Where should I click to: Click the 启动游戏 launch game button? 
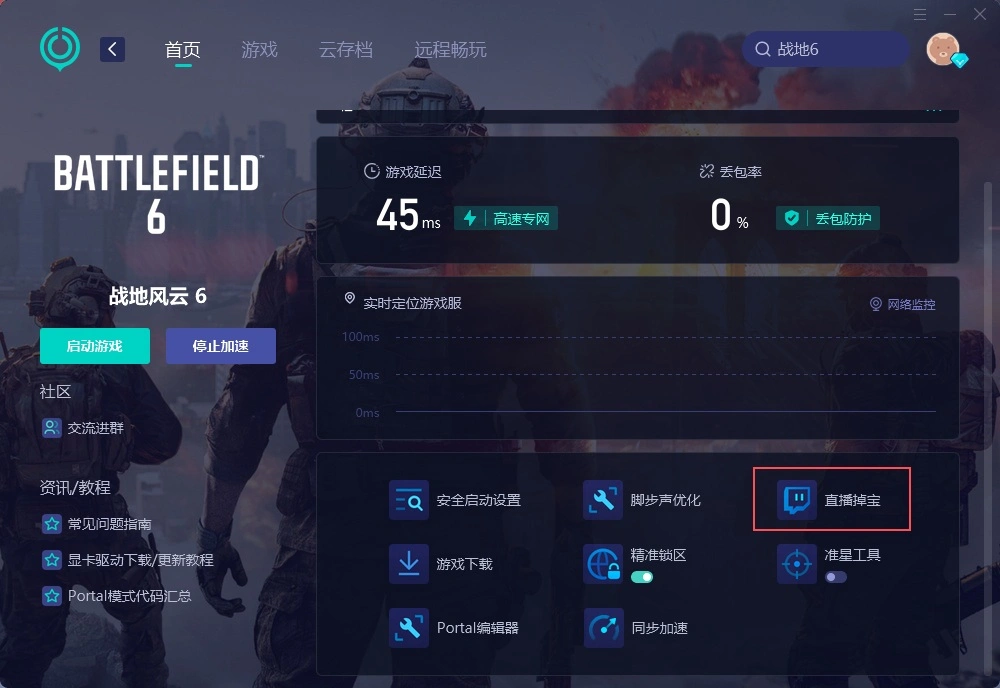(x=95, y=346)
